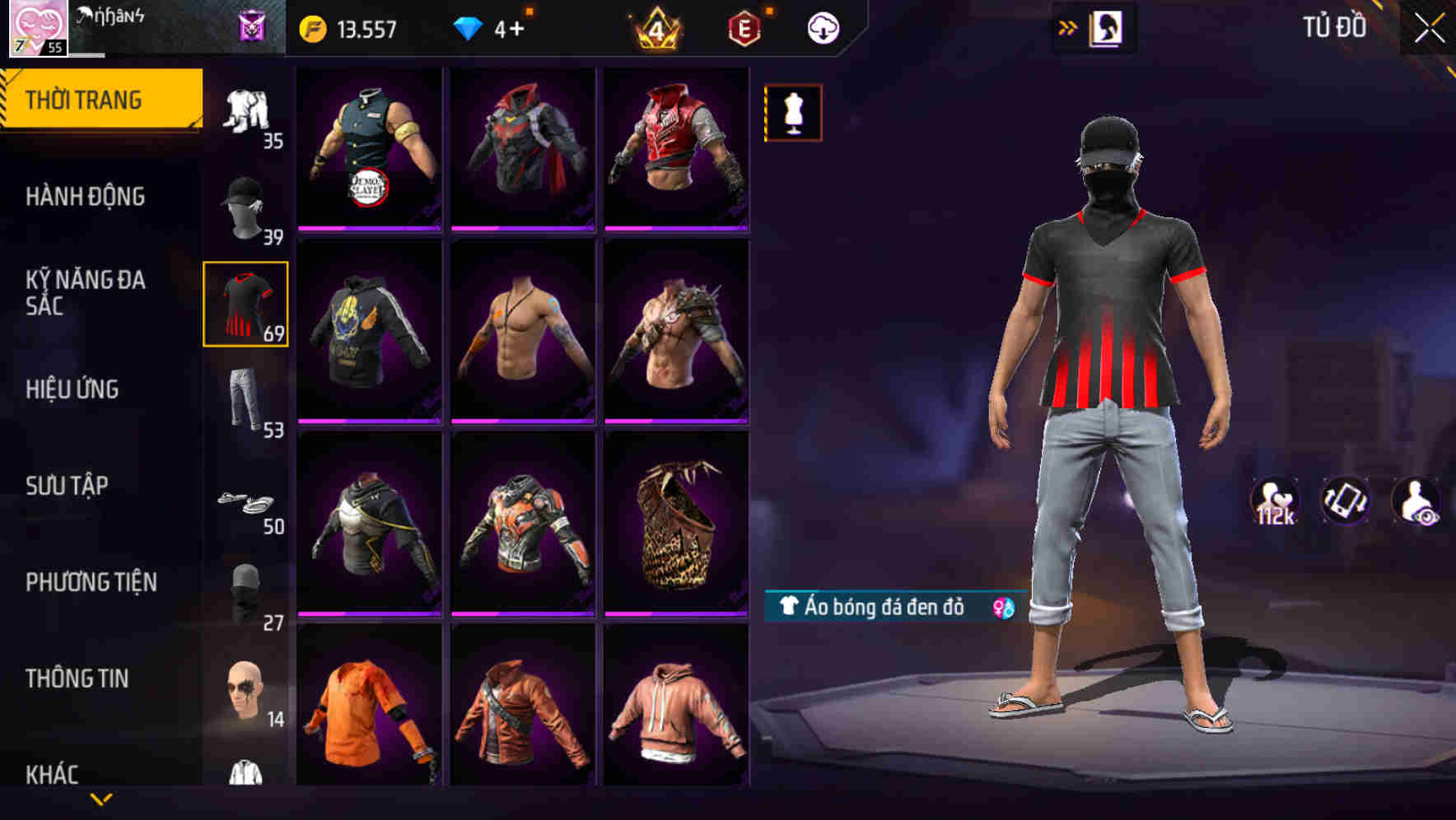Expand more categories via bottom yellow chevron
Viewport: 1456px width, 820px height.
click(101, 800)
